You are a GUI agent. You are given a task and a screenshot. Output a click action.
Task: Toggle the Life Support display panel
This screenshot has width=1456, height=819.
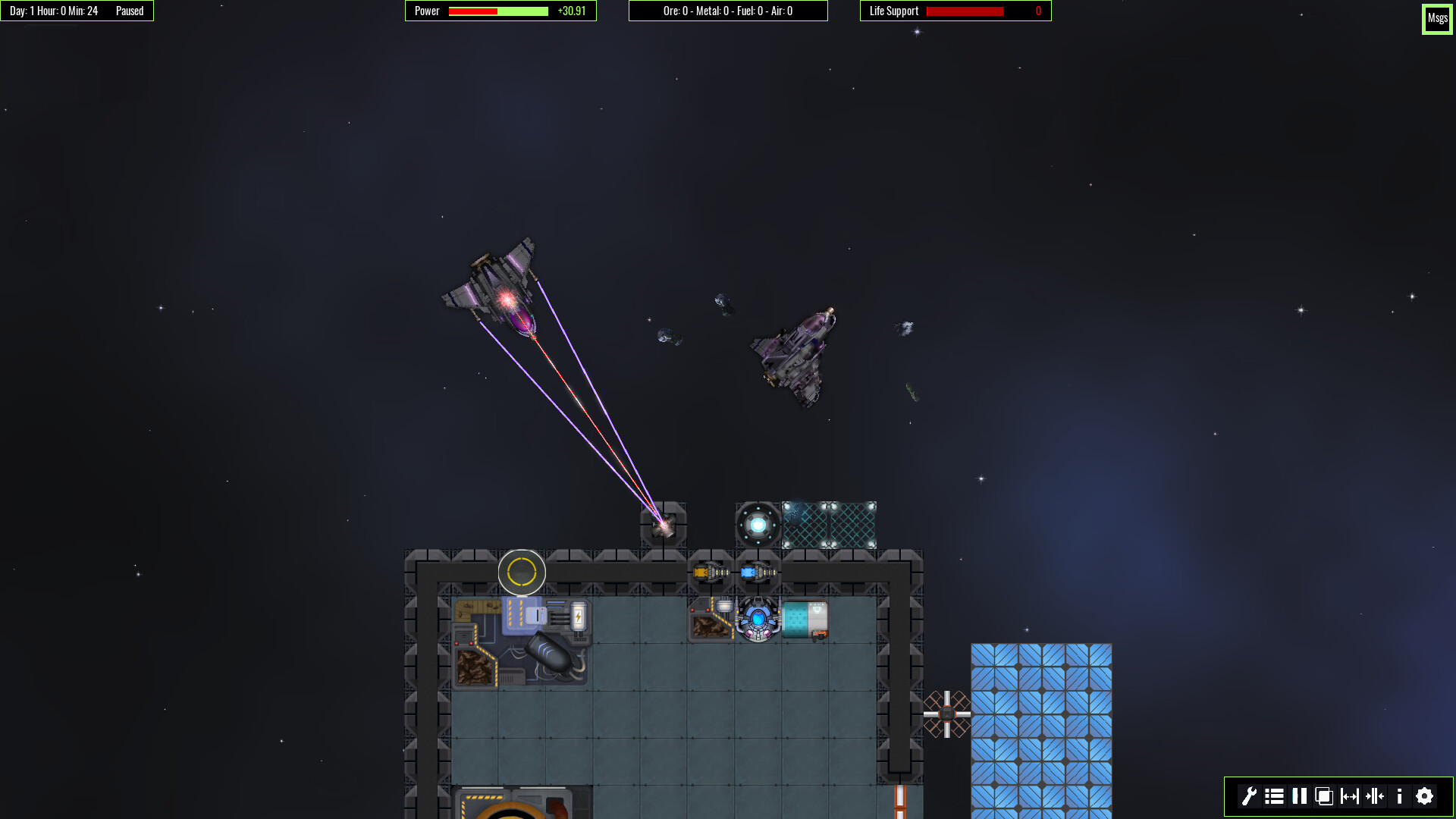click(954, 11)
